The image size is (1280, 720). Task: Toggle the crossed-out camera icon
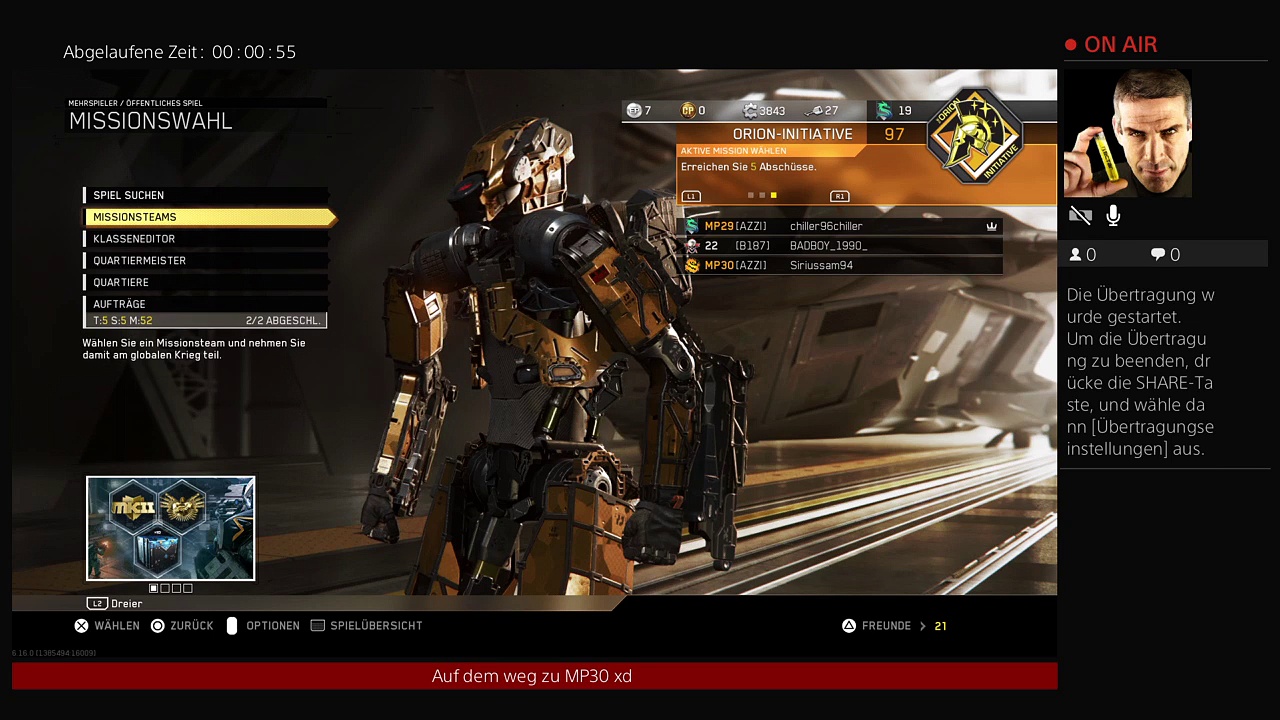1080,215
